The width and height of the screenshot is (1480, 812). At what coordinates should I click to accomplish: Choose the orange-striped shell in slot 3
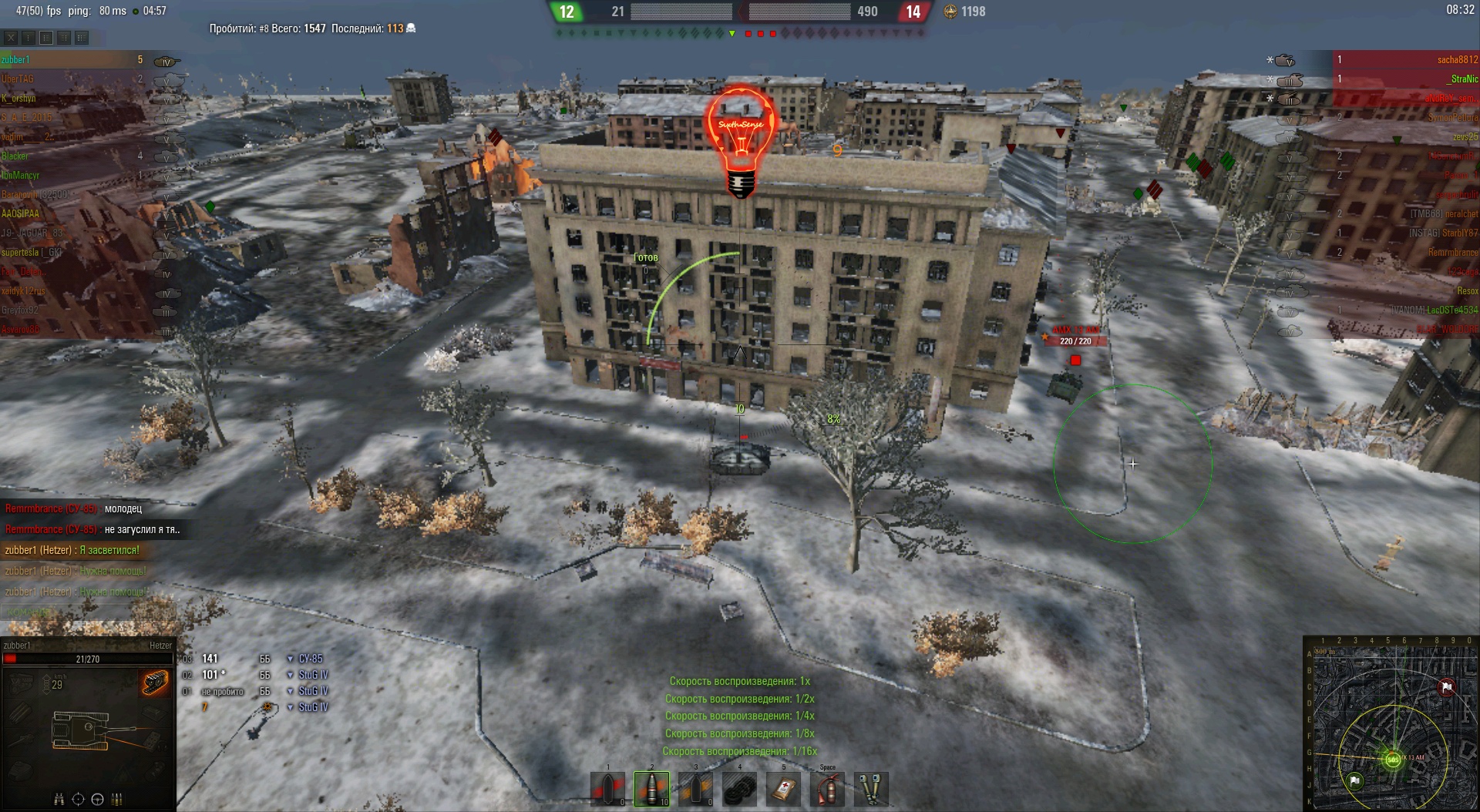[x=696, y=789]
